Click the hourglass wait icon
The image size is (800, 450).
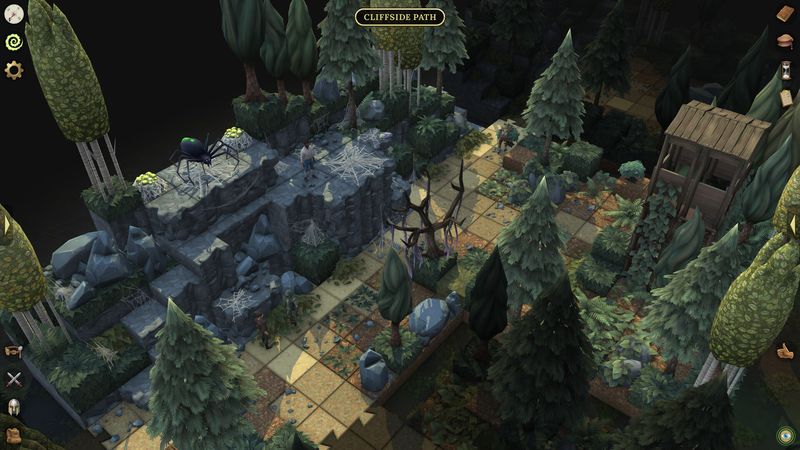coord(786,70)
